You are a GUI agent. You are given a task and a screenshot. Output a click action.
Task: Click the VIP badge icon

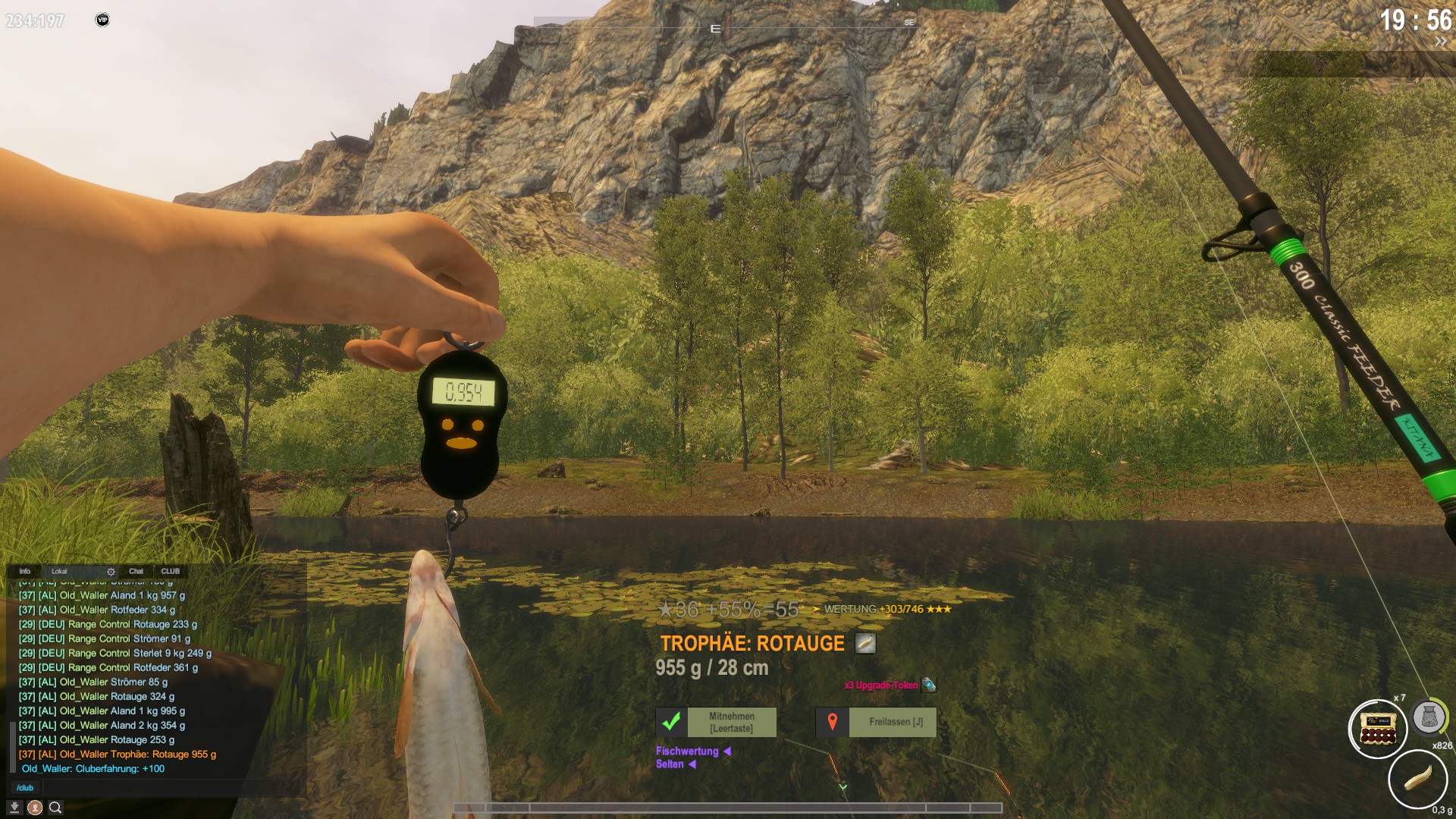[102, 20]
